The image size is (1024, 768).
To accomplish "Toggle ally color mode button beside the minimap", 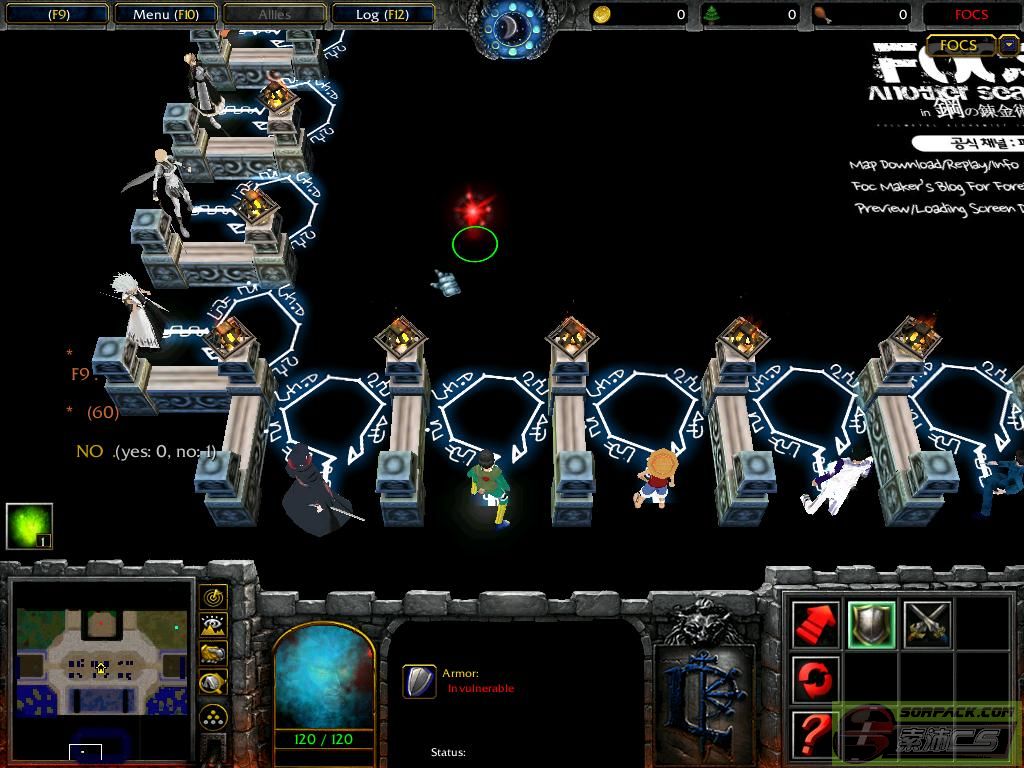I will click(213, 654).
